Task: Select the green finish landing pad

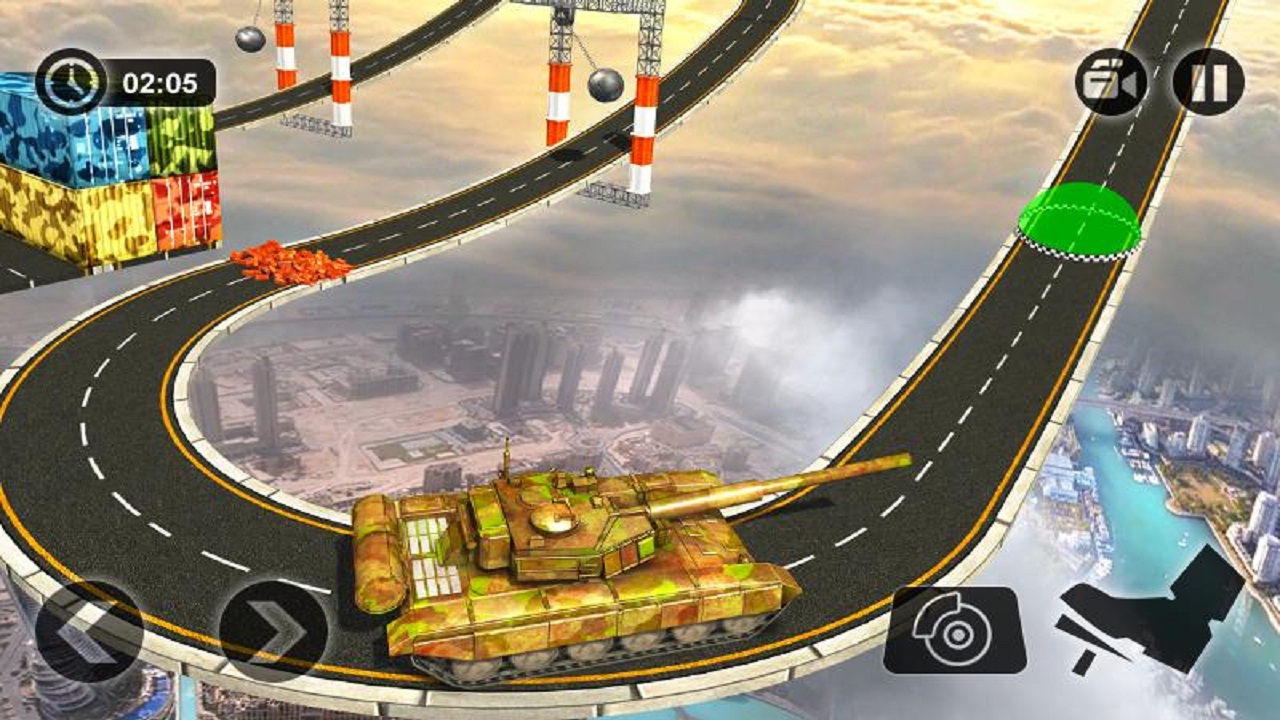Action: point(1080,215)
